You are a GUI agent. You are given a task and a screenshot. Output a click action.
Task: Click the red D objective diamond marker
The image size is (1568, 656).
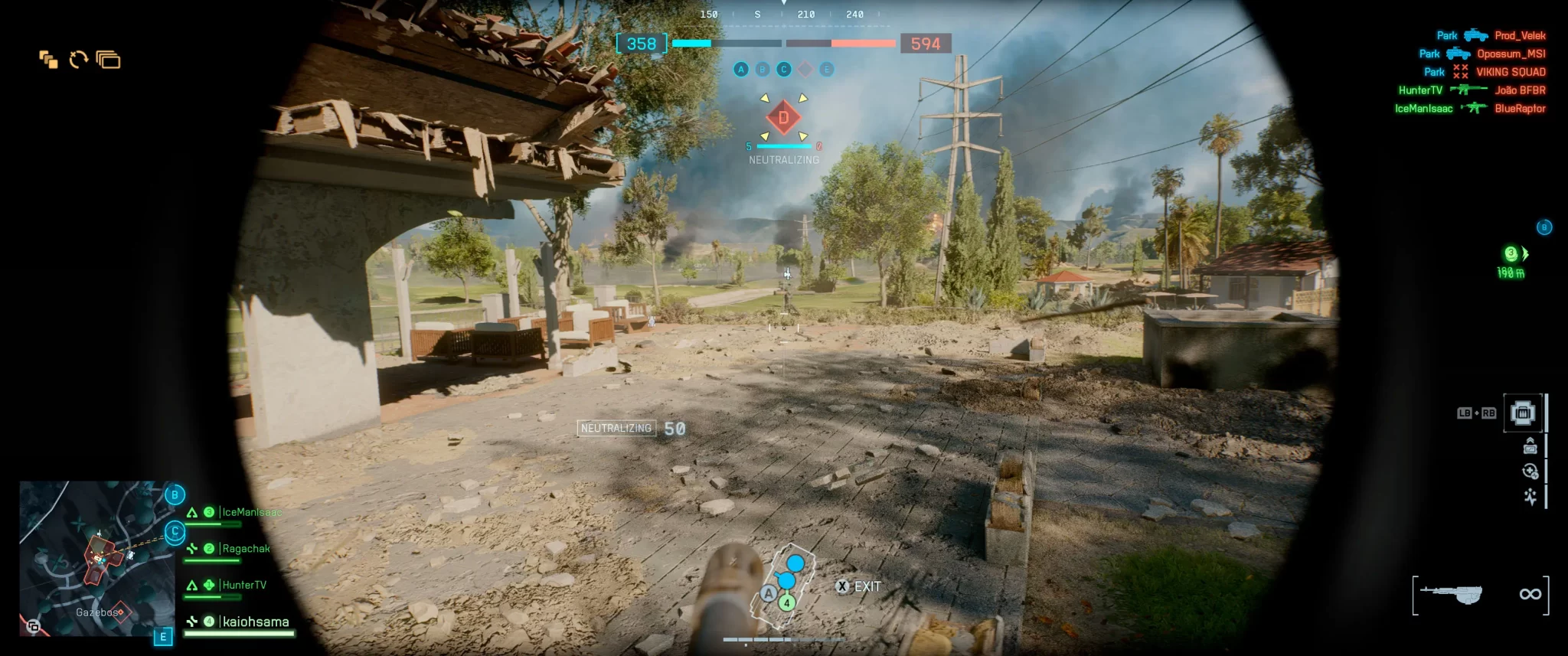[783, 118]
